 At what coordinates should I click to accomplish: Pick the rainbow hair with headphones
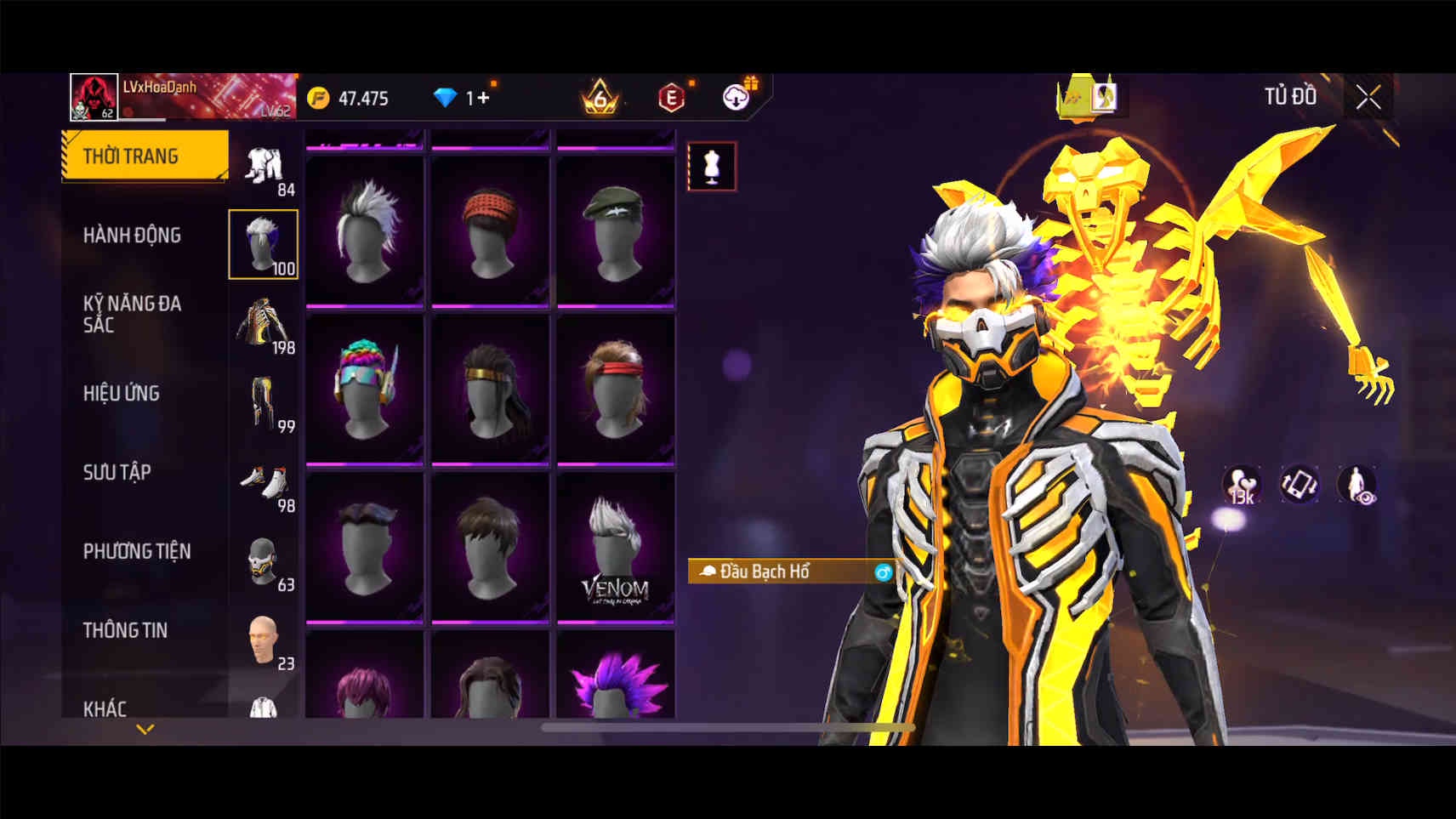point(365,390)
